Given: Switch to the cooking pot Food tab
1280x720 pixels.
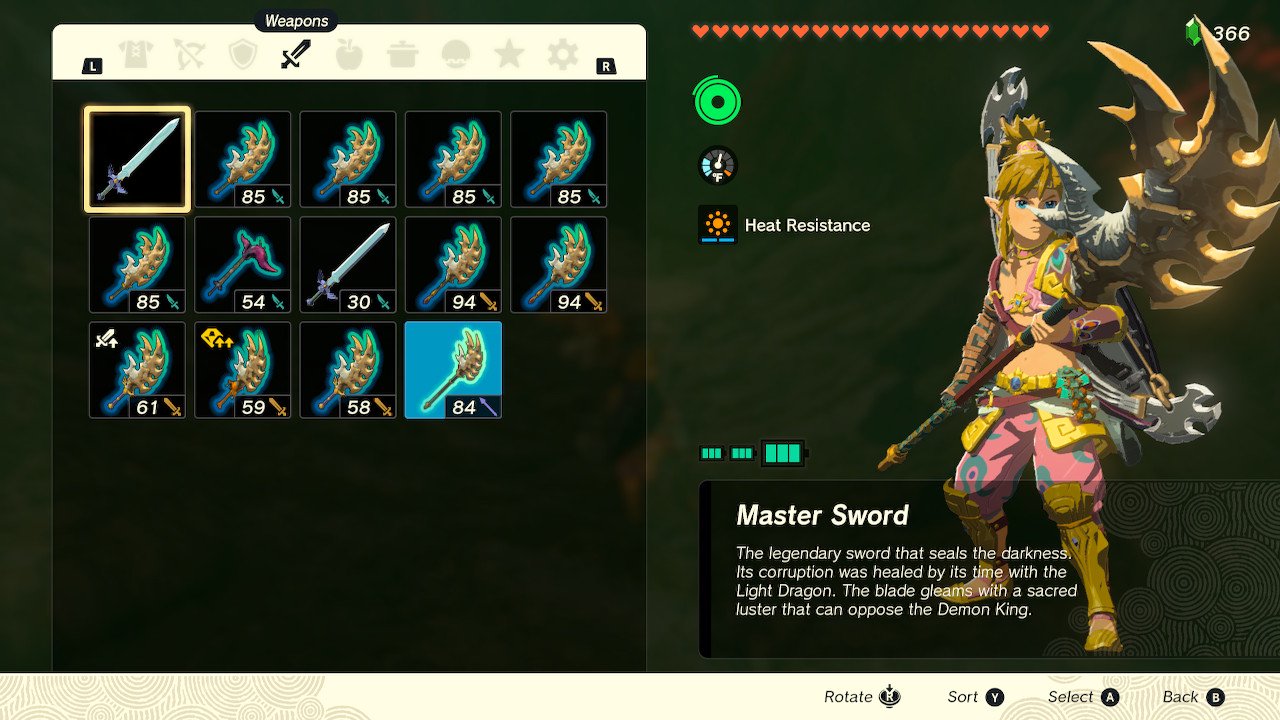Looking at the screenshot, I should pos(402,55).
